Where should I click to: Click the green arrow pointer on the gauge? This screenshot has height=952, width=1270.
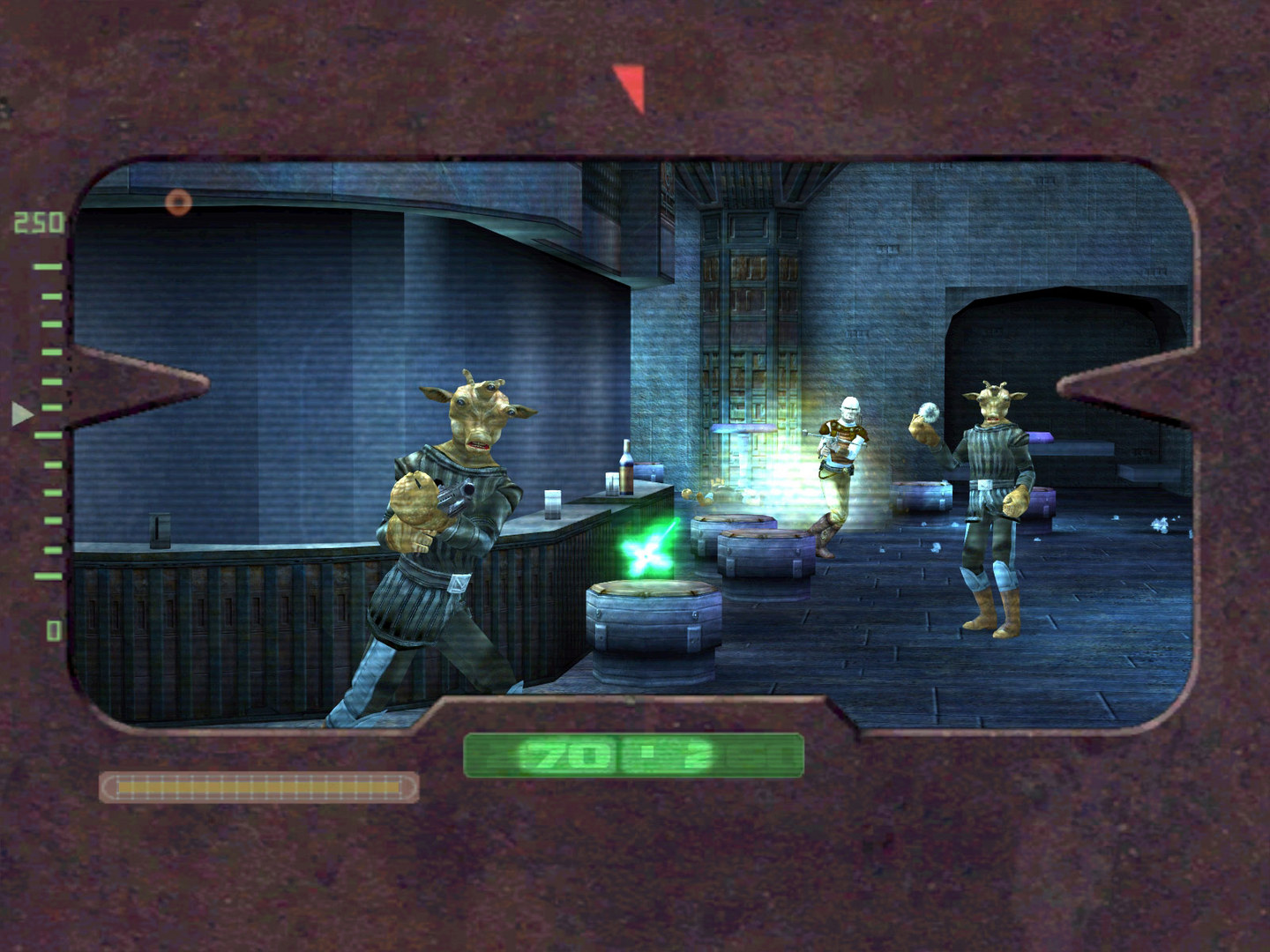pos(19,410)
